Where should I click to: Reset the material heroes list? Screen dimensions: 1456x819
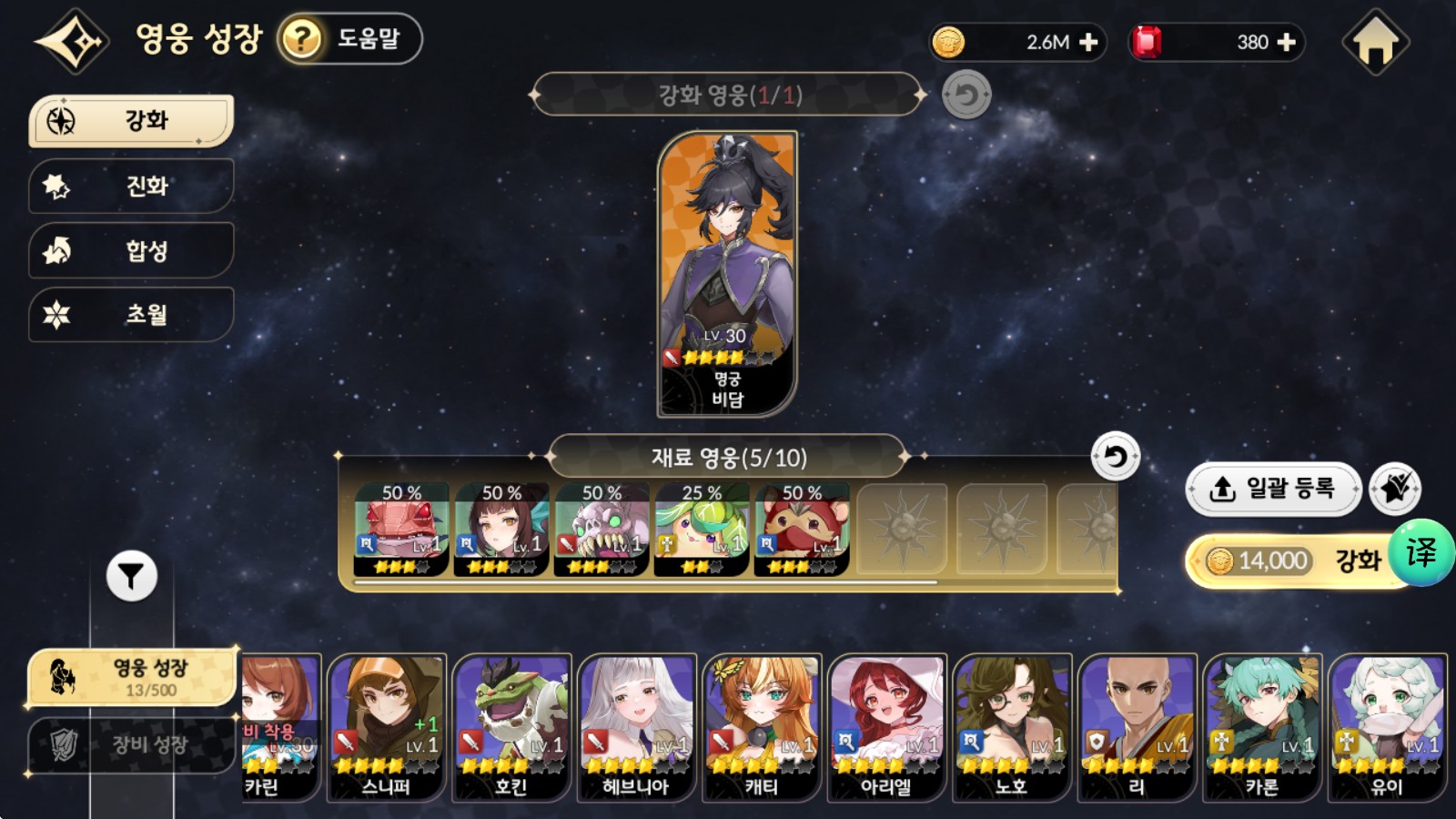1115,457
